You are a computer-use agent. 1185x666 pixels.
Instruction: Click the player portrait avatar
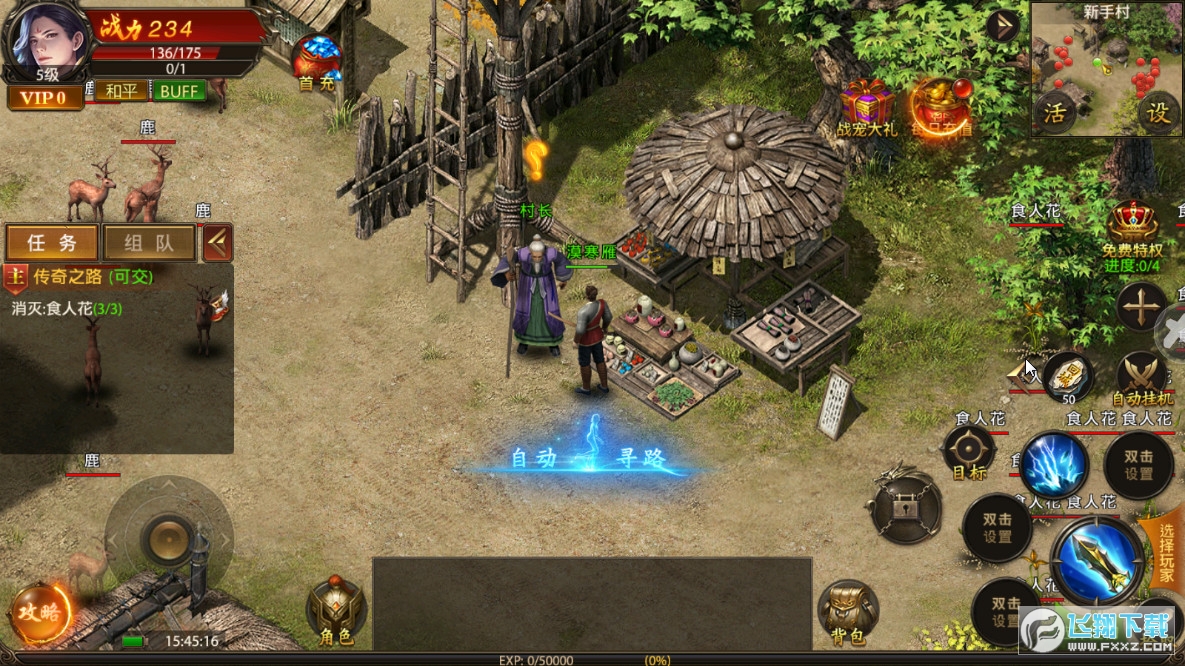click(43, 37)
